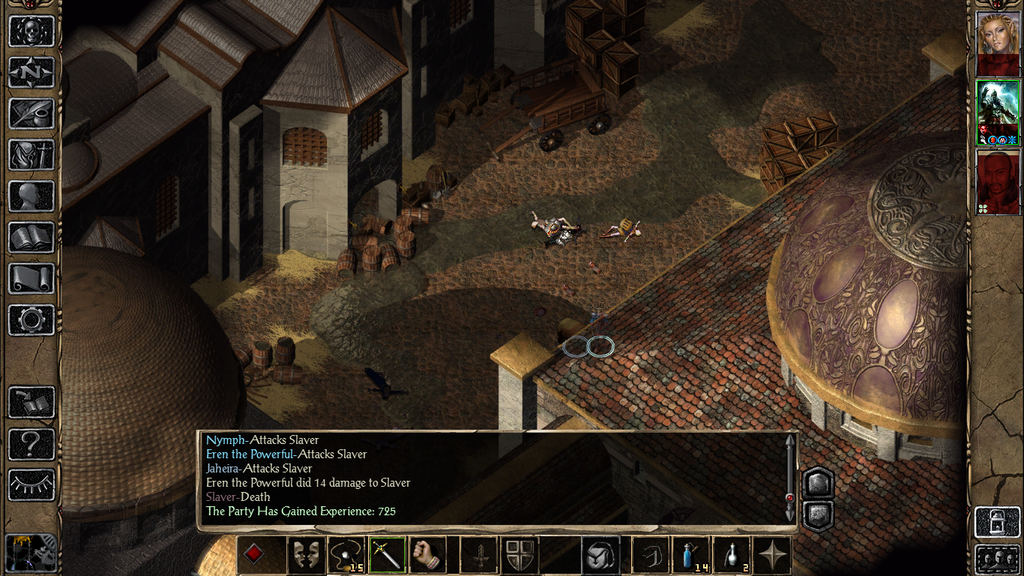Select the sword weapon slot
The width and height of the screenshot is (1024, 576).
(x=387, y=555)
